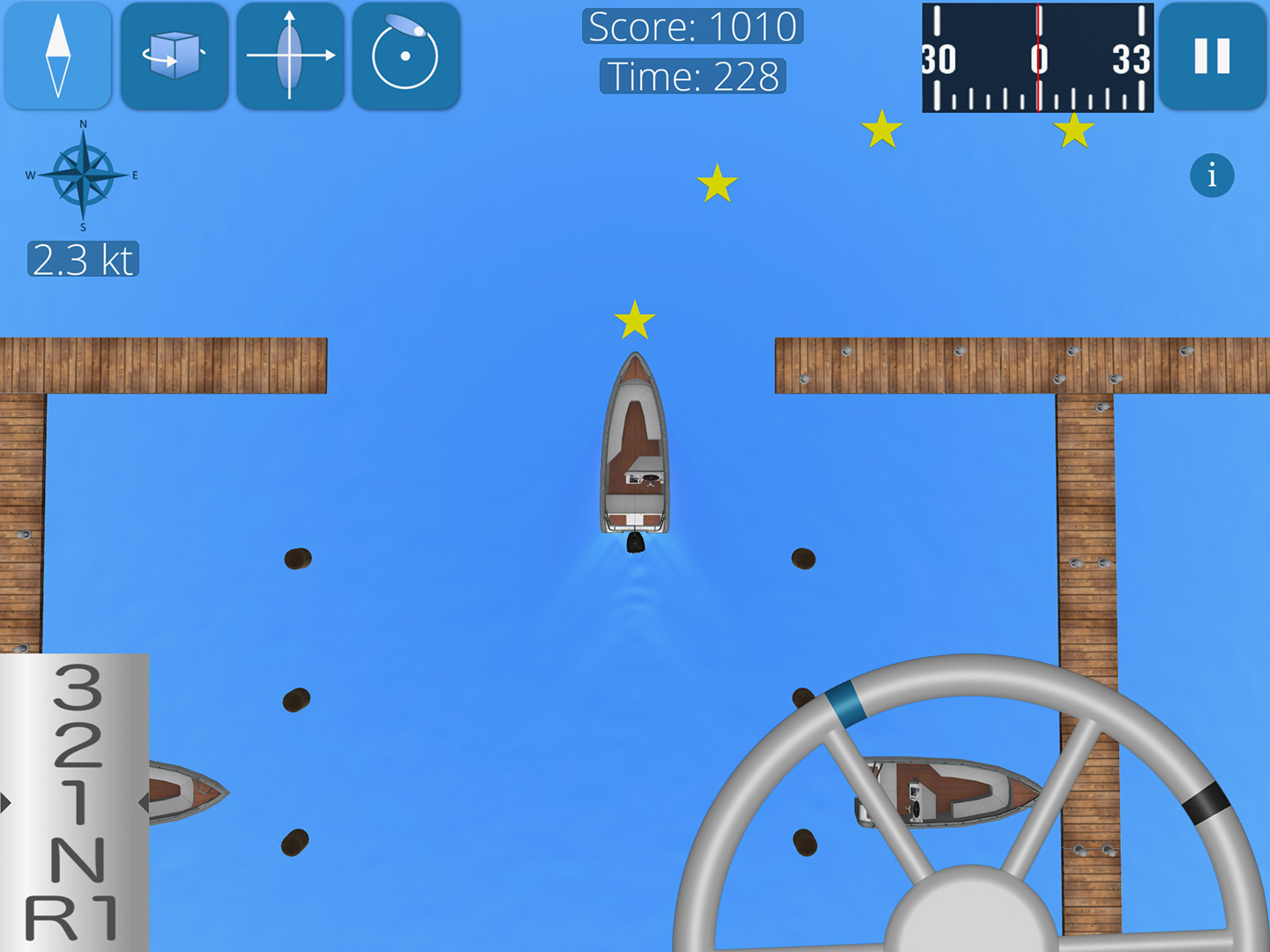The image size is (1270, 952).
Task: Click the 2.3 kt speed readout
Action: 85,258
